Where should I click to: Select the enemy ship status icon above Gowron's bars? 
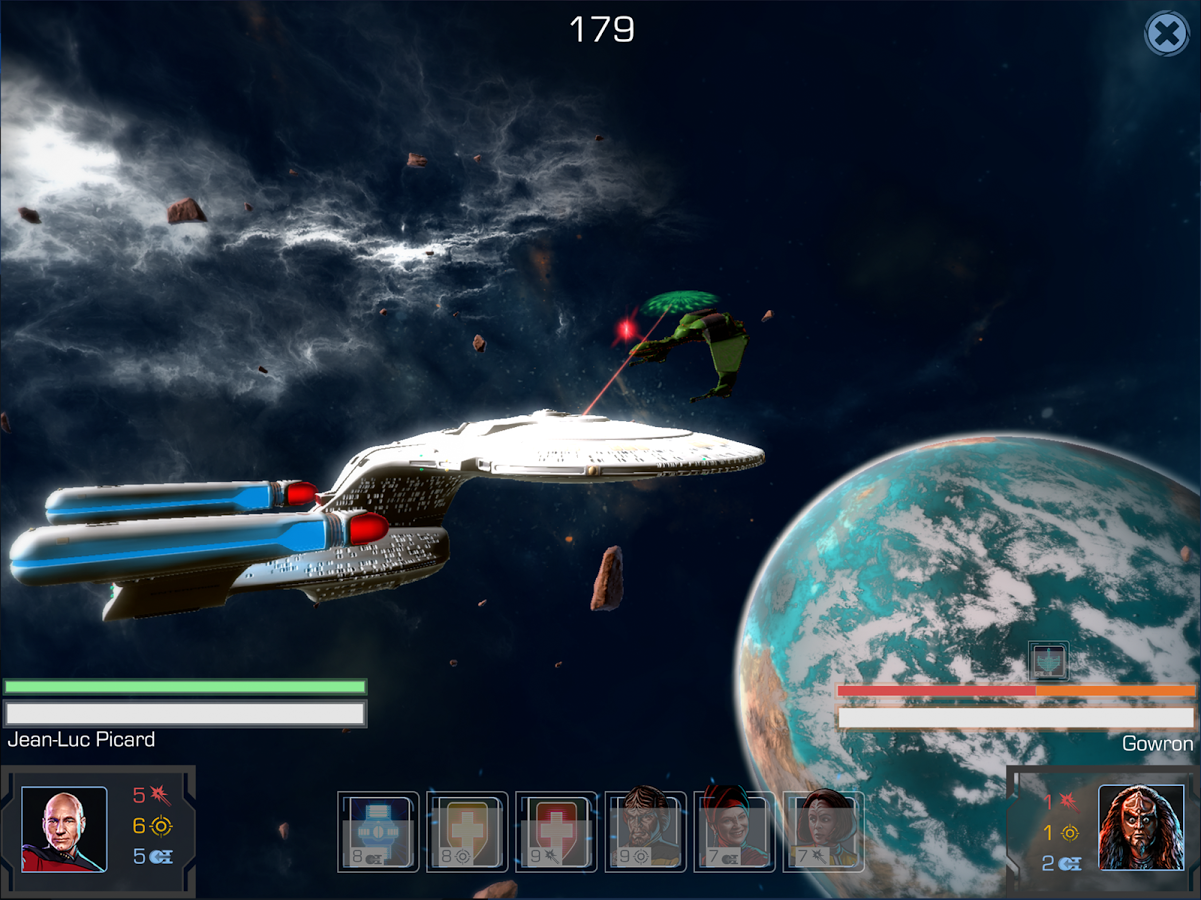[x=1048, y=661]
